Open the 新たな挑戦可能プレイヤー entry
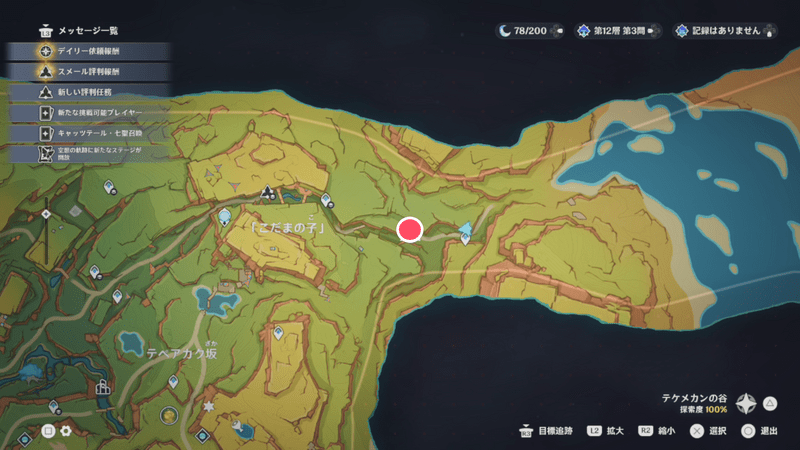This screenshot has height=450, width=800. (85, 112)
